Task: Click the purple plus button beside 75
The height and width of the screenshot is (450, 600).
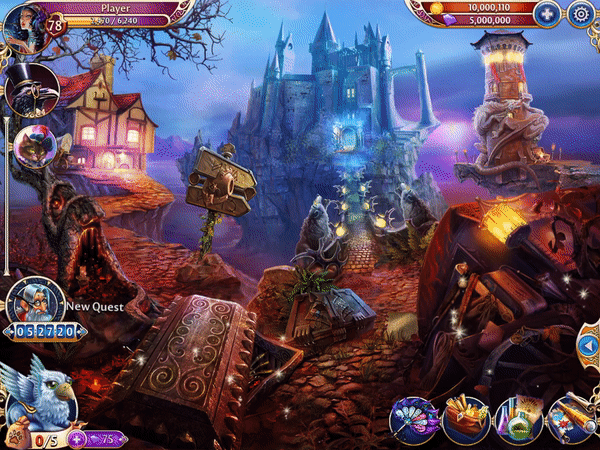Action: pyautogui.click(x=76, y=438)
